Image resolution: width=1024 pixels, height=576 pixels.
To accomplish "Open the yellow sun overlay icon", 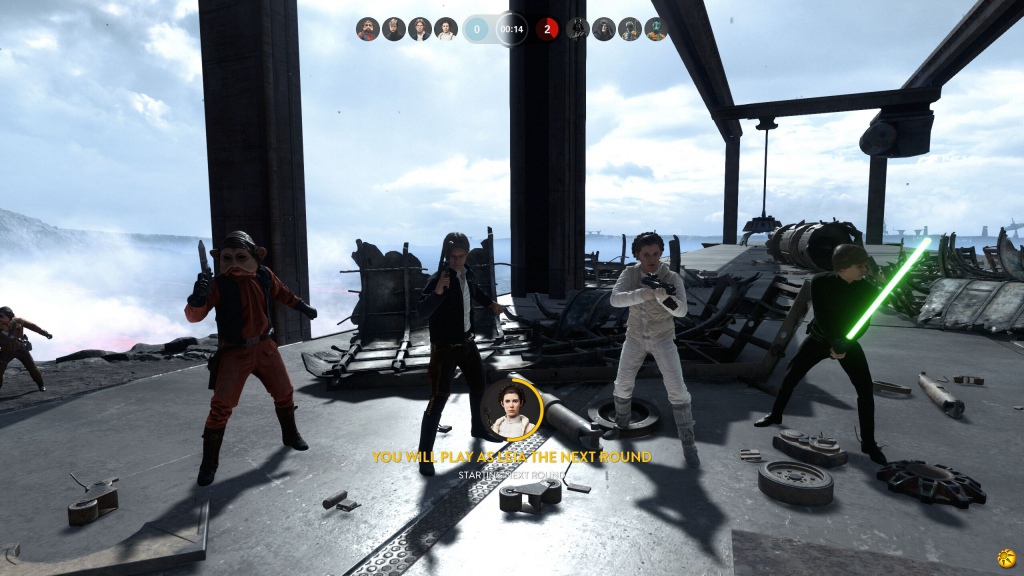I will (1006, 558).
